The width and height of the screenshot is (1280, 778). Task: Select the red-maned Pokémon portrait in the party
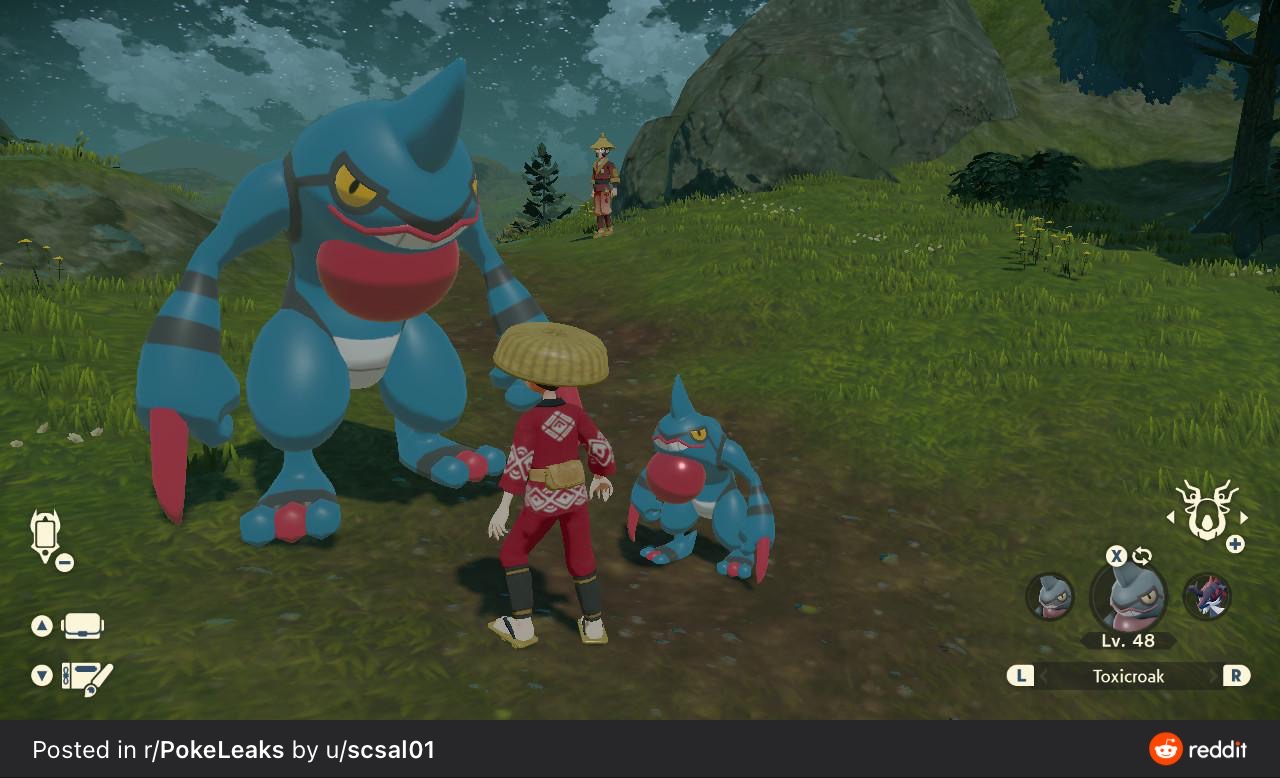[x=1207, y=597]
